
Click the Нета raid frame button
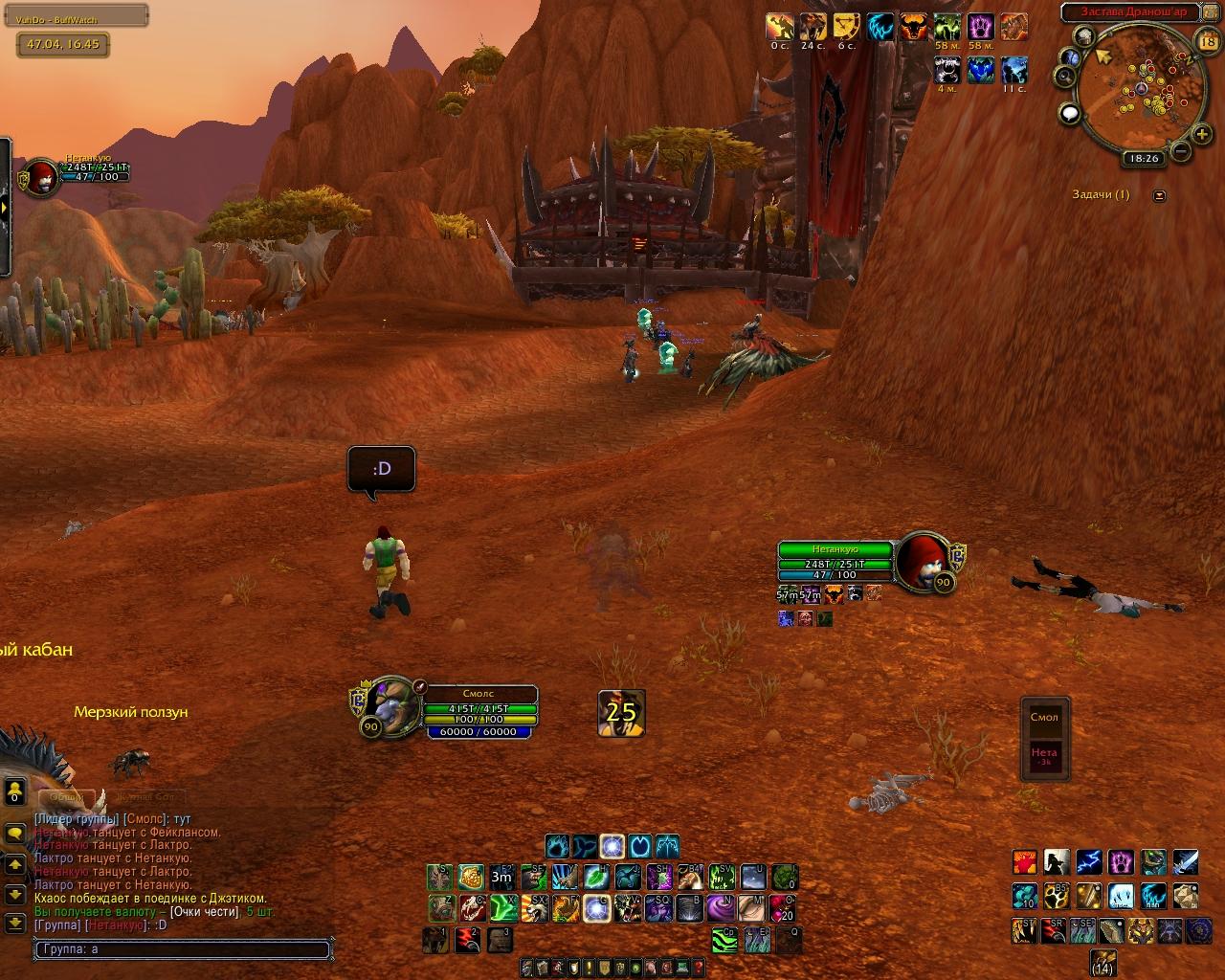pyautogui.click(x=1044, y=755)
